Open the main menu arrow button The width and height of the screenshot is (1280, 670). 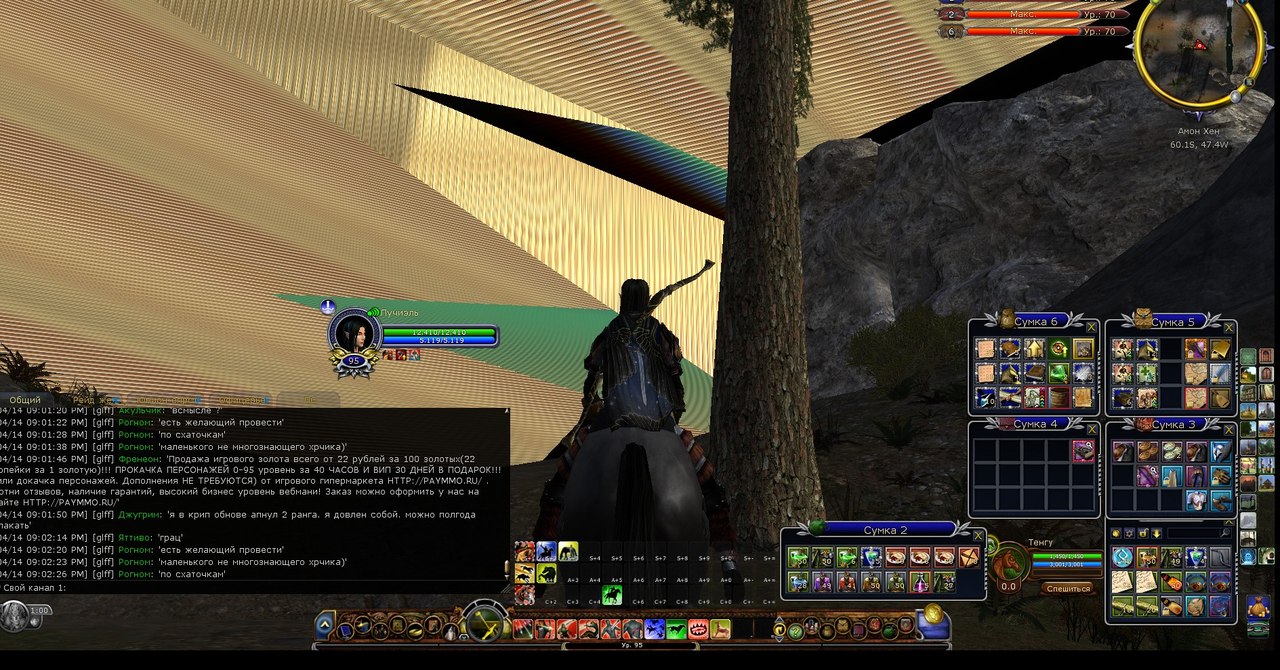click(x=325, y=626)
